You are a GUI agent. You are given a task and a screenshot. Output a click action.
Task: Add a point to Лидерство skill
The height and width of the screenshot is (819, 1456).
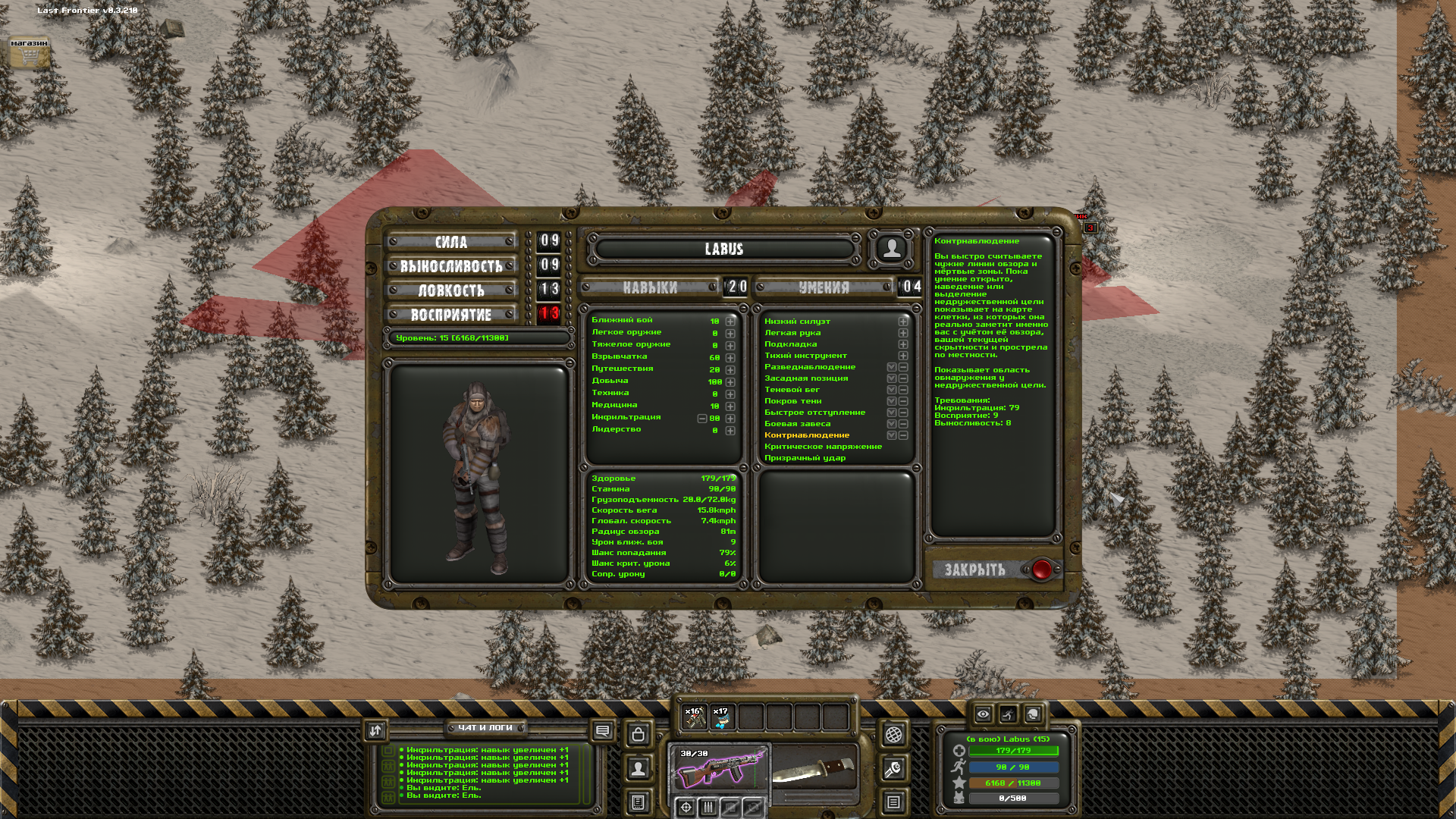730,431
